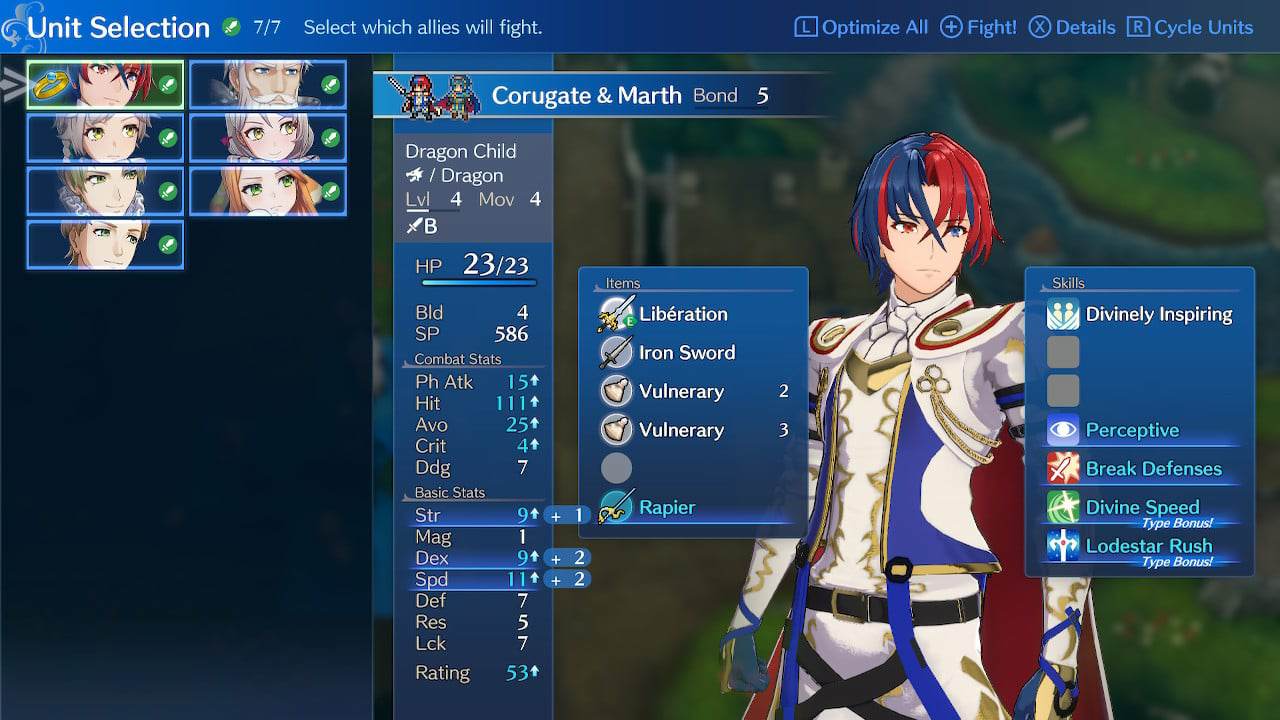Select the silver-haired unit with pink ribbon

268,138
